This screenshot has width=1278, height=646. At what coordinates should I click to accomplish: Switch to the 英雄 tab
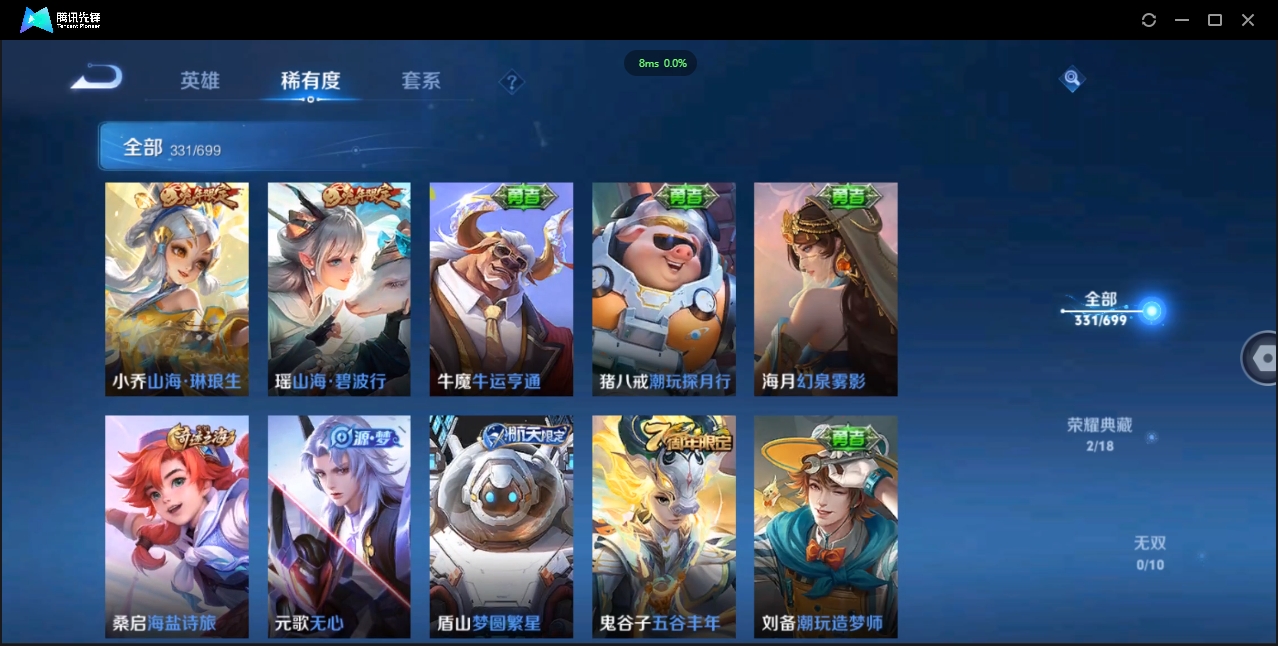coord(200,81)
